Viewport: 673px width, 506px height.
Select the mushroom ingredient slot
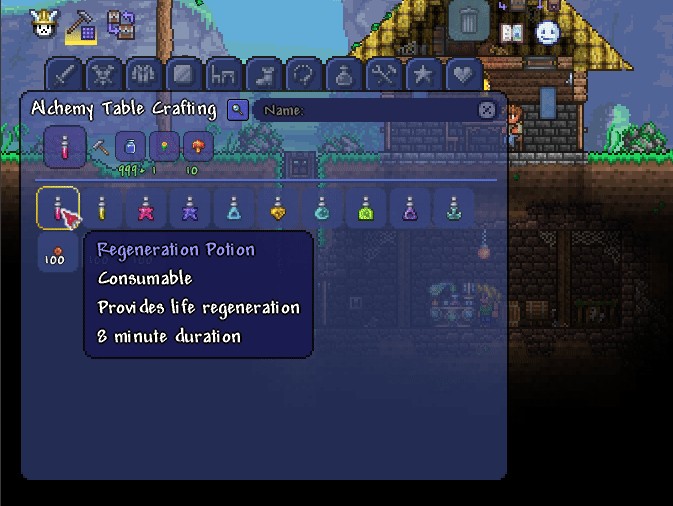[198, 147]
